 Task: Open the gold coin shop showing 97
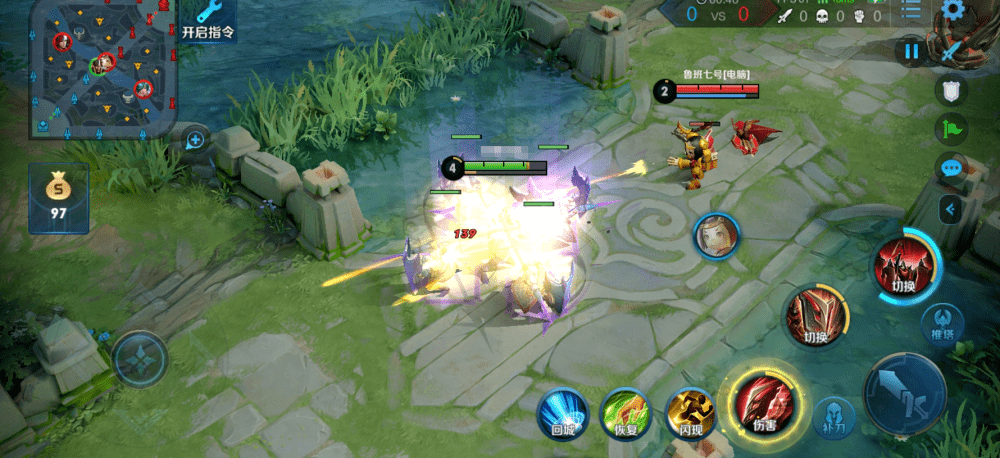tap(58, 198)
